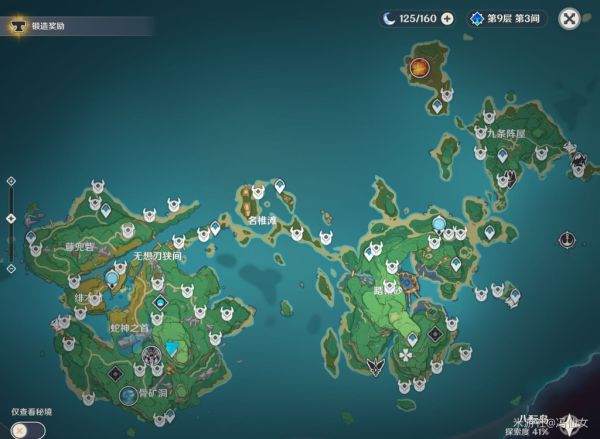Select the orange boss marker on the northern island
The width and height of the screenshot is (600, 439).
419,67
